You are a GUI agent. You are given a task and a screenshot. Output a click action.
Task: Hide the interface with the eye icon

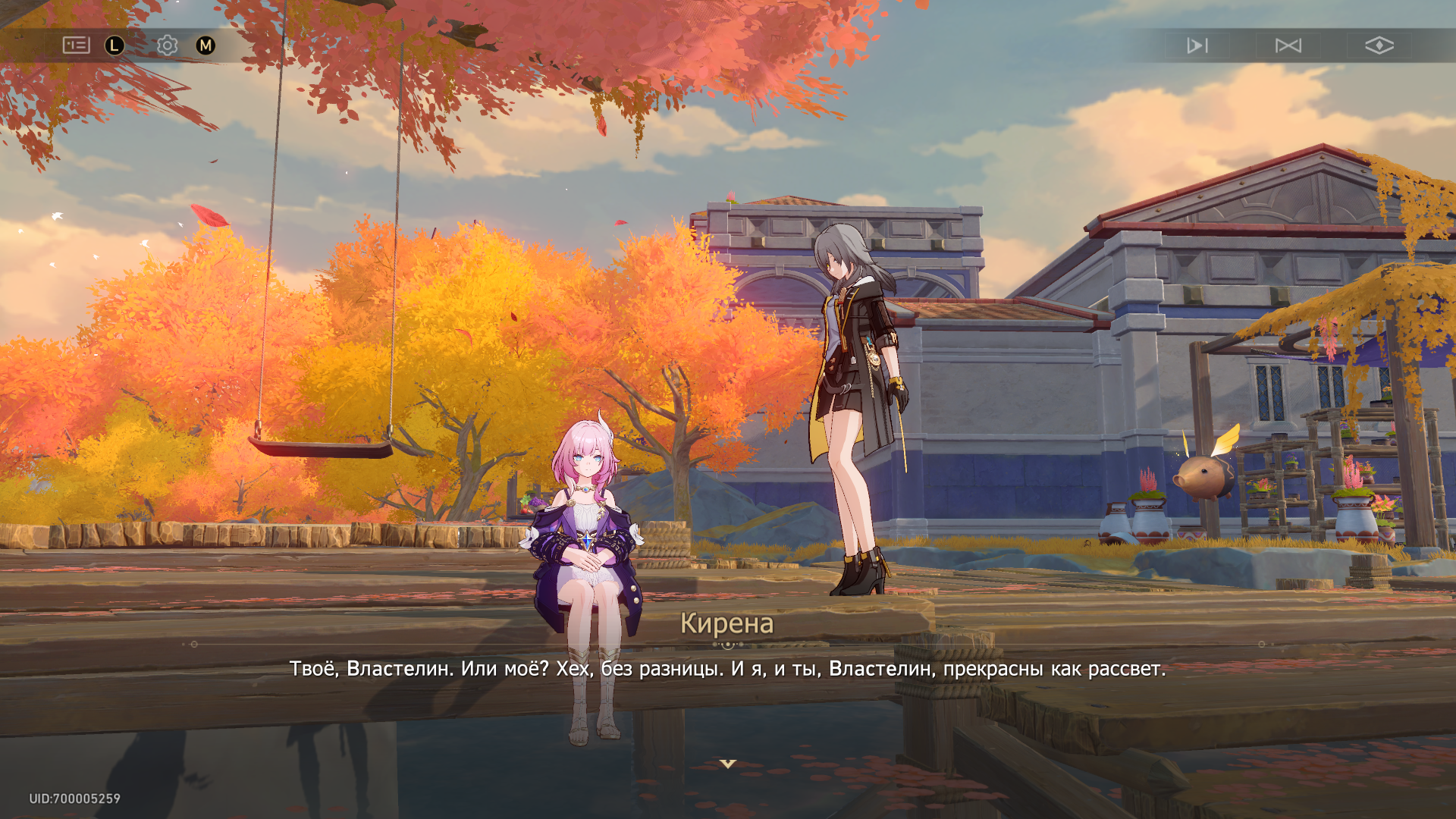tap(1379, 45)
